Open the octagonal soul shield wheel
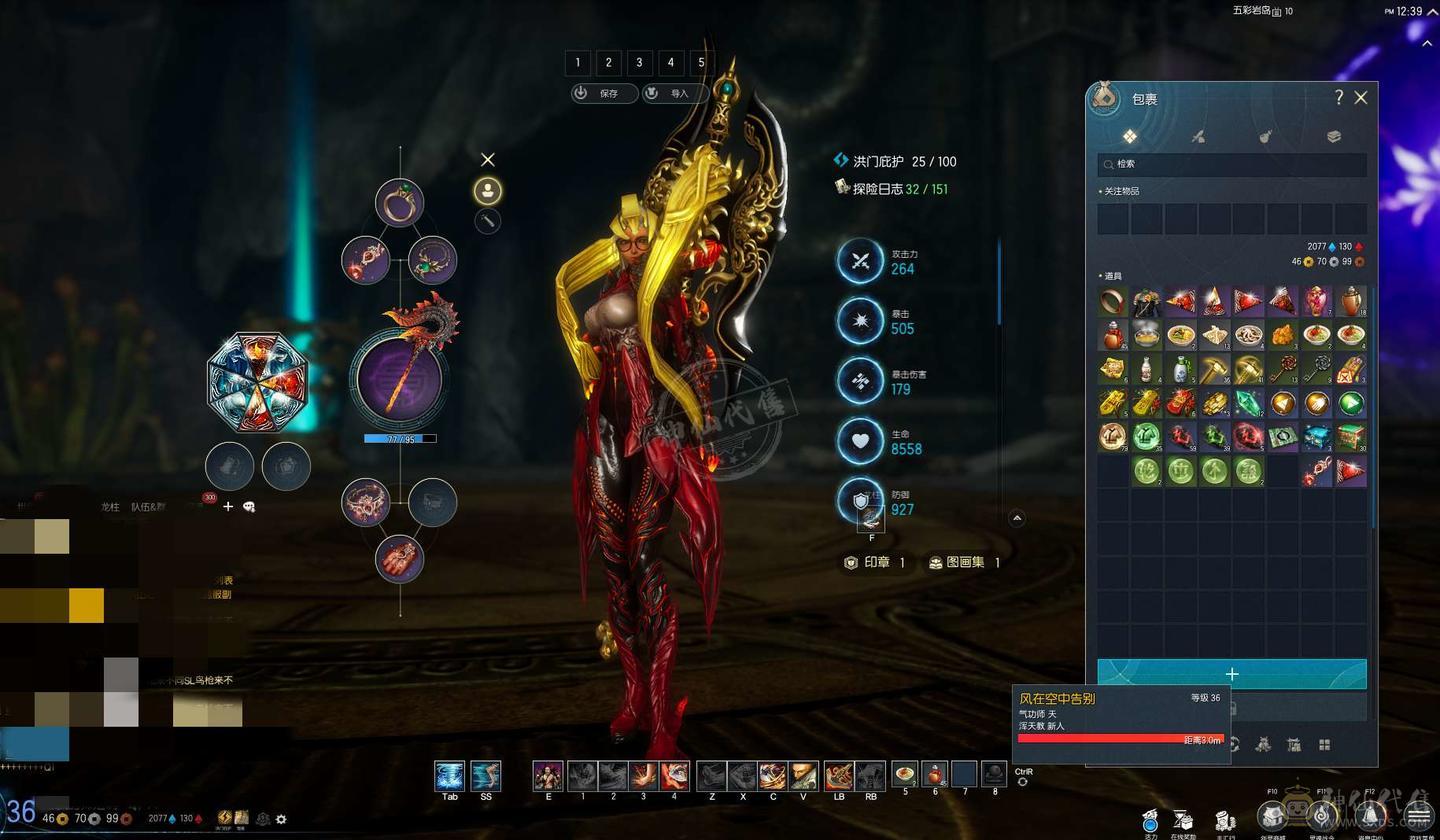Screen dimensions: 1440x840 click(257, 381)
